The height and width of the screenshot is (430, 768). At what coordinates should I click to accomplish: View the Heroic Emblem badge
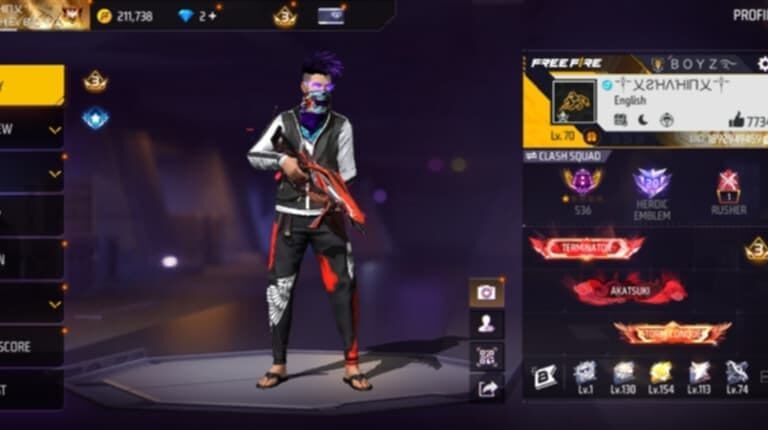click(652, 186)
